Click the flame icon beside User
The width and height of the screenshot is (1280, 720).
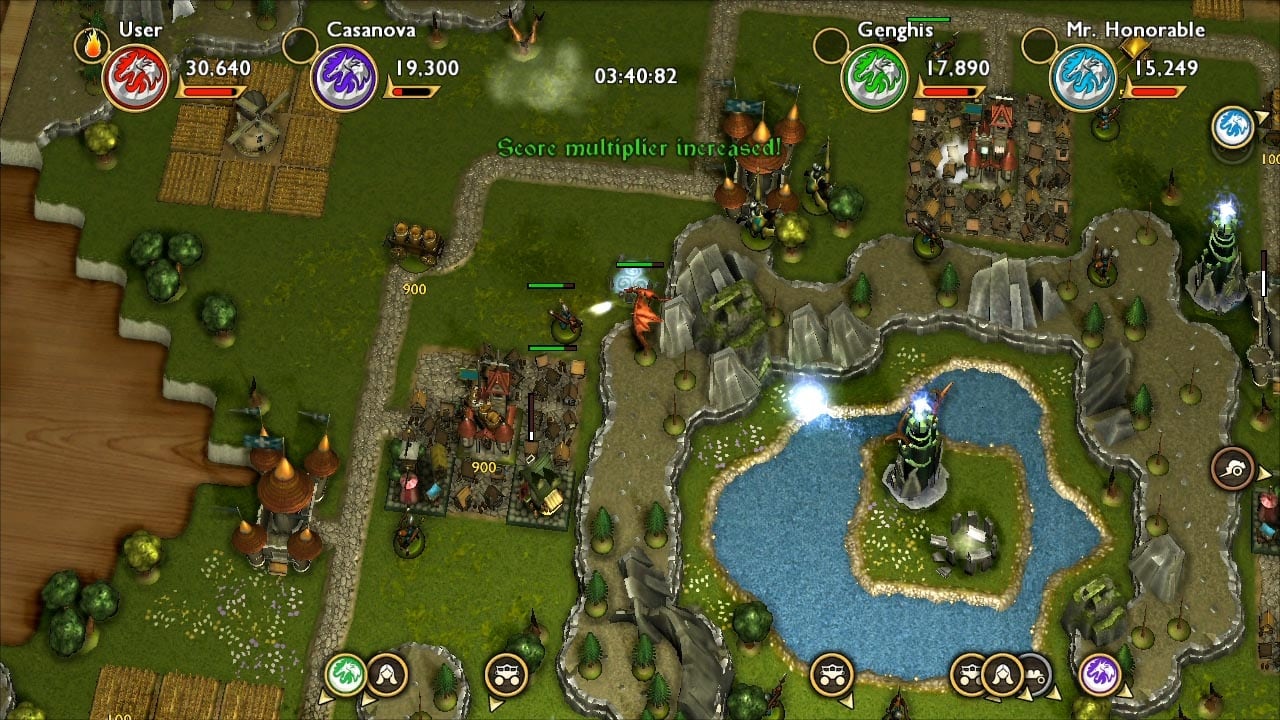pyautogui.click(x=92, y=44)
